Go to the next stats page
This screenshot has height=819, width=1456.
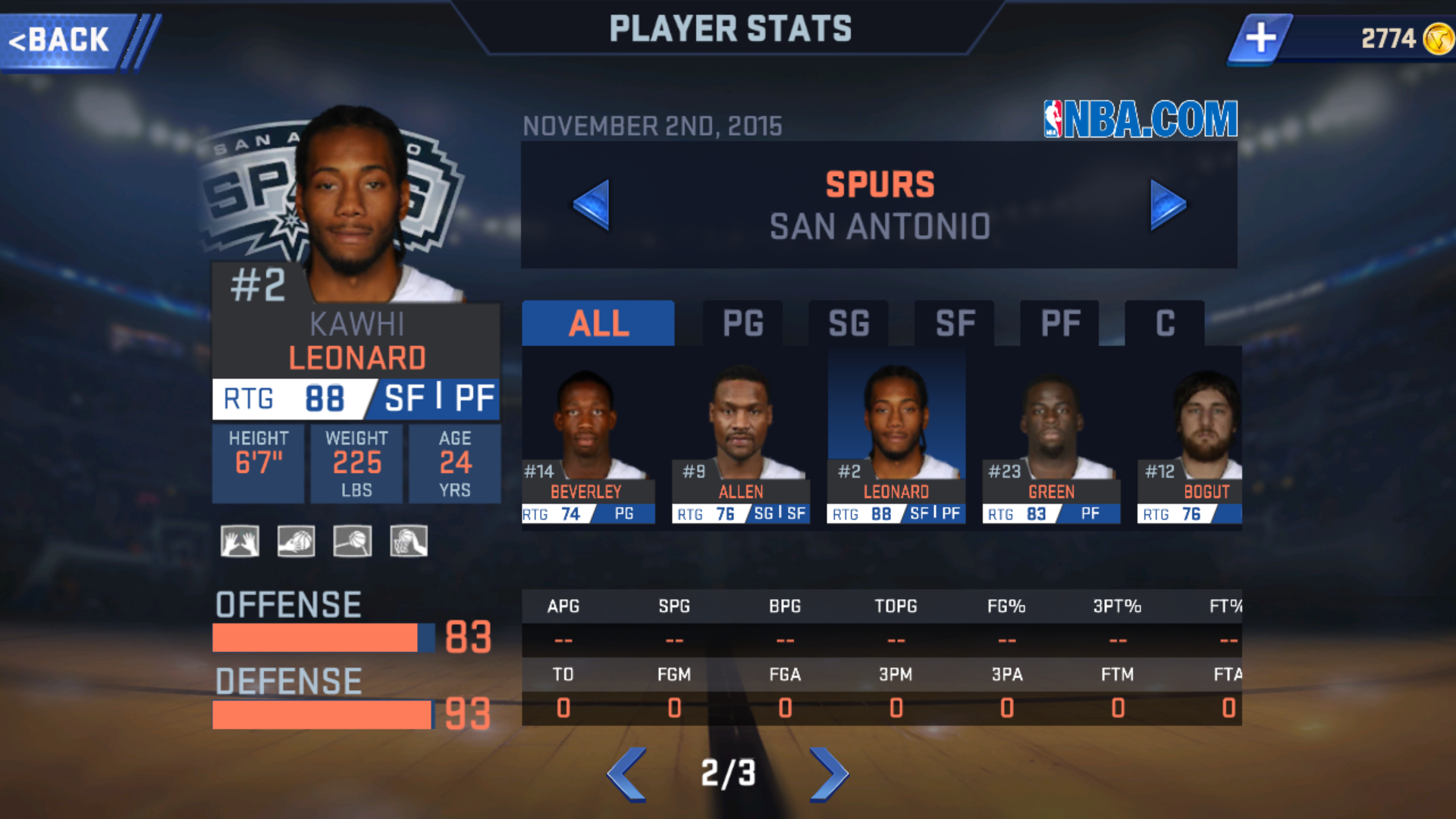coord(829,774)
